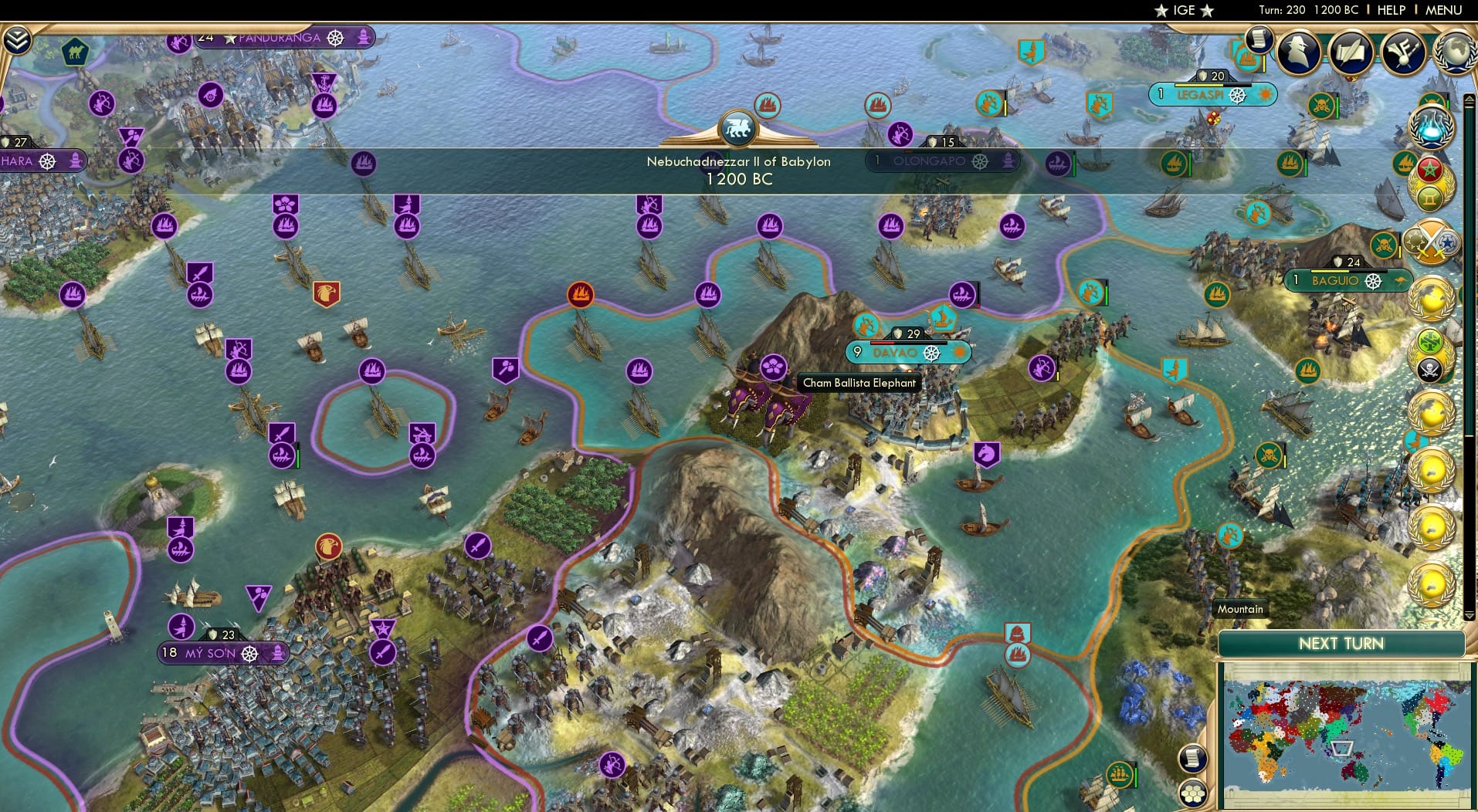Click the research flask notification on the right

(x=1433, y=127)
